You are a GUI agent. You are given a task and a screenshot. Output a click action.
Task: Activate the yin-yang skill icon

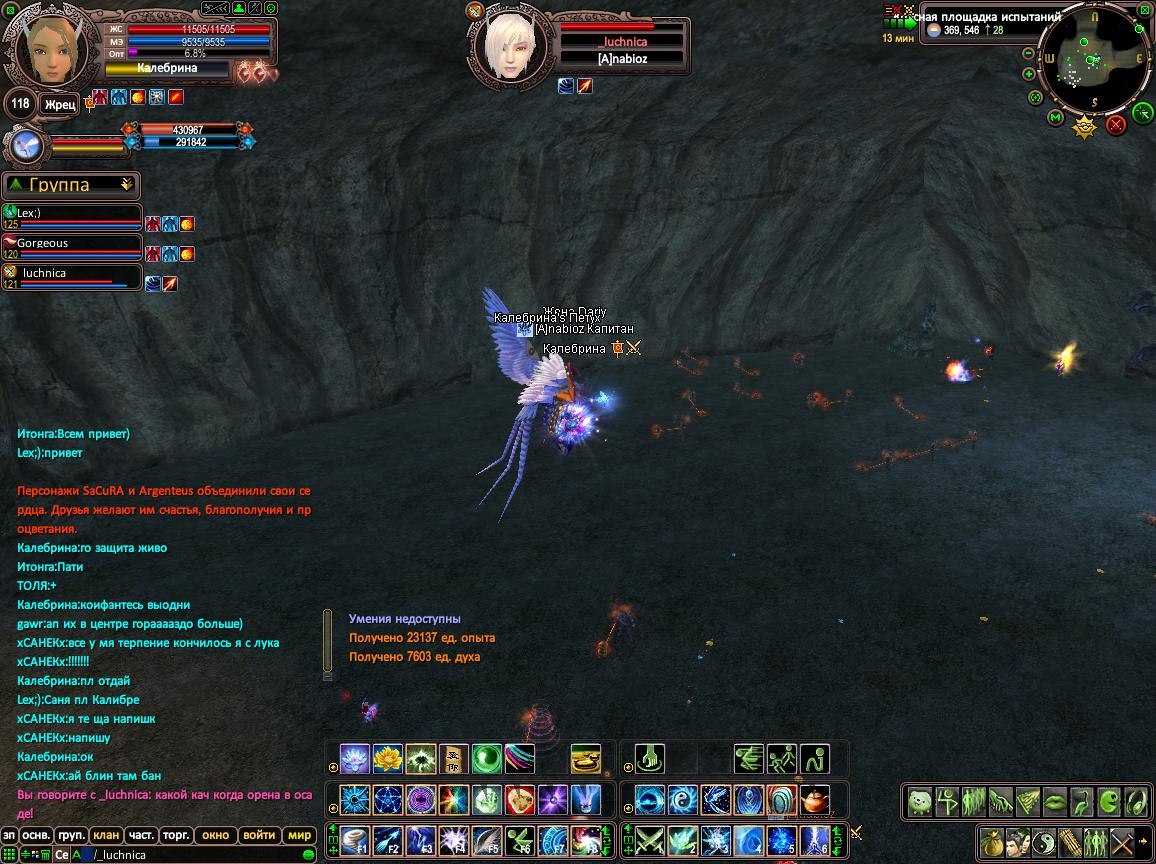[x=683, y=799]
